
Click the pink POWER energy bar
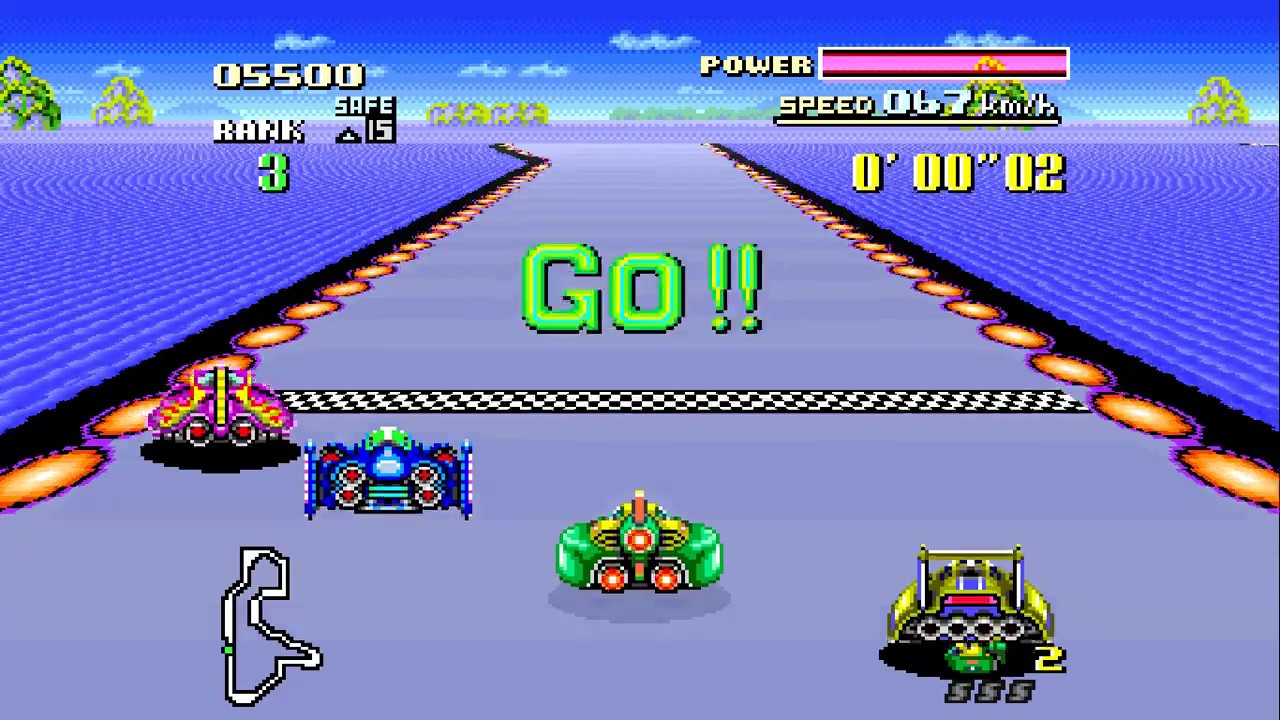point(943,64)
